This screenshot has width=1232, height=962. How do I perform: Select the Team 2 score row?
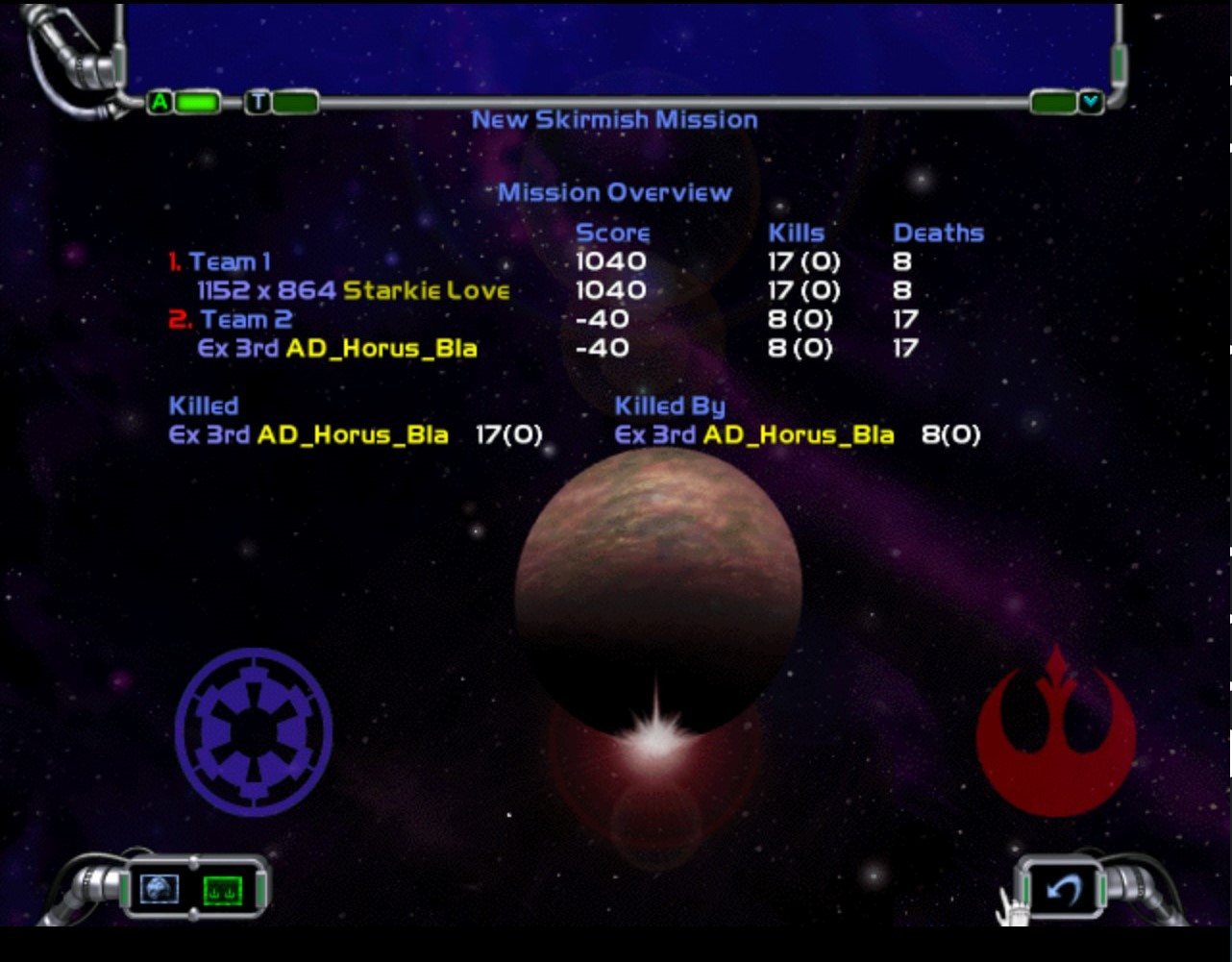pyautogui.click(x=245, y=319)
